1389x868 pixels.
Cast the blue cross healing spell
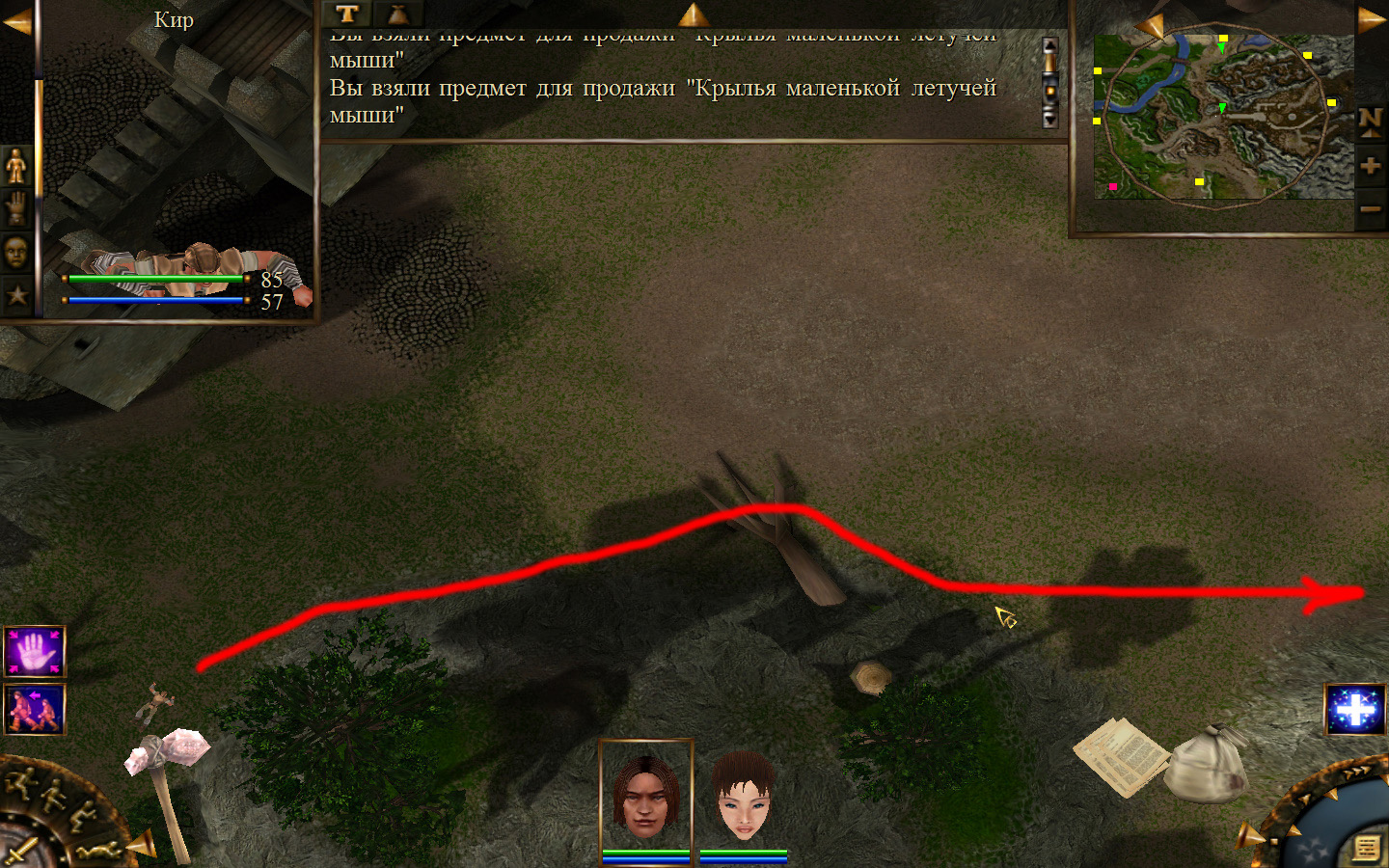(x=1355, y=710)
